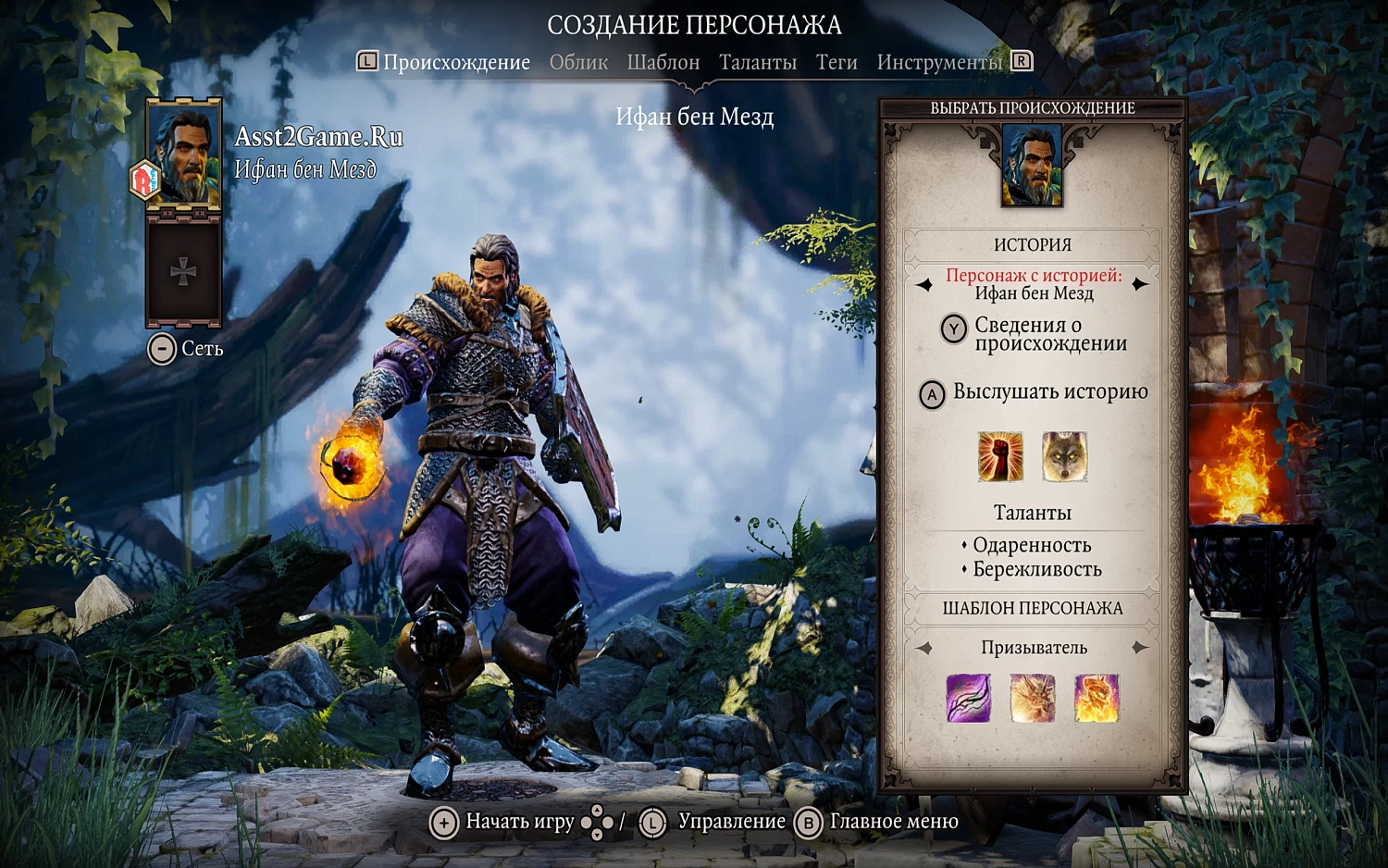This screenshot has width=1388, height=868.
Task: Open Главное меню
Action: click(892, 822)
